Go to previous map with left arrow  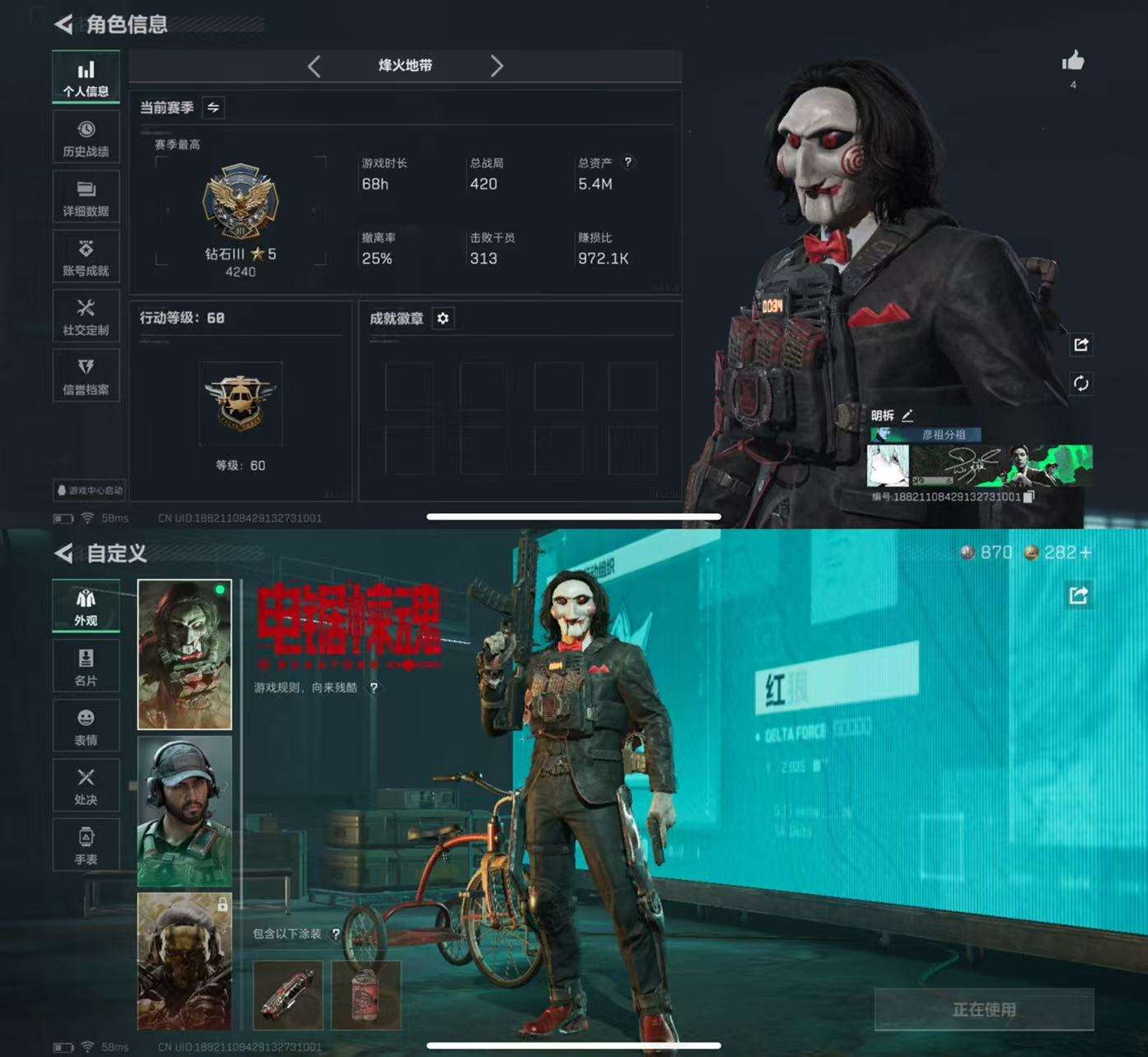[x=314, y=67]
